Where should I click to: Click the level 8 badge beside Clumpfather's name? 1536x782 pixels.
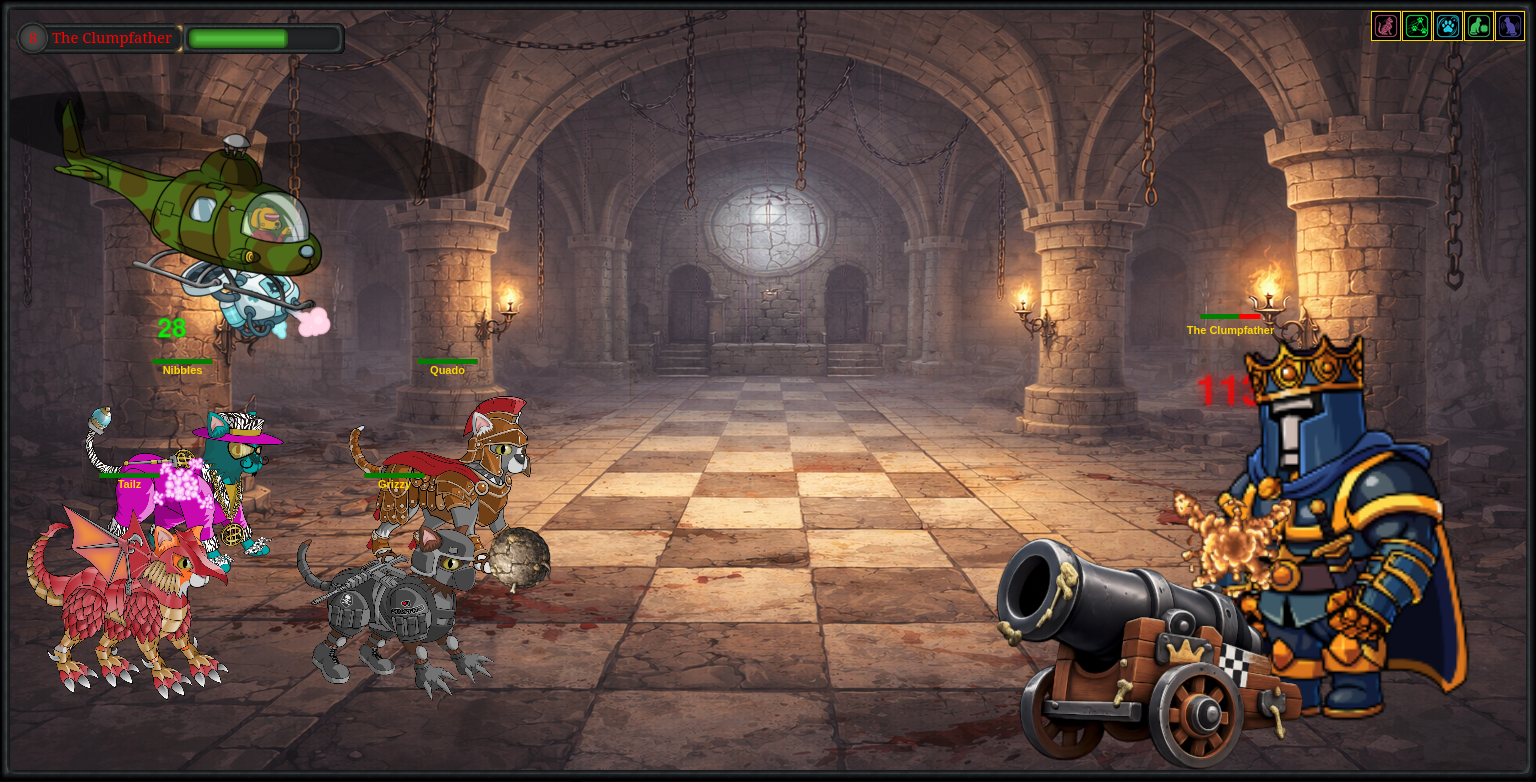(32, 38)
